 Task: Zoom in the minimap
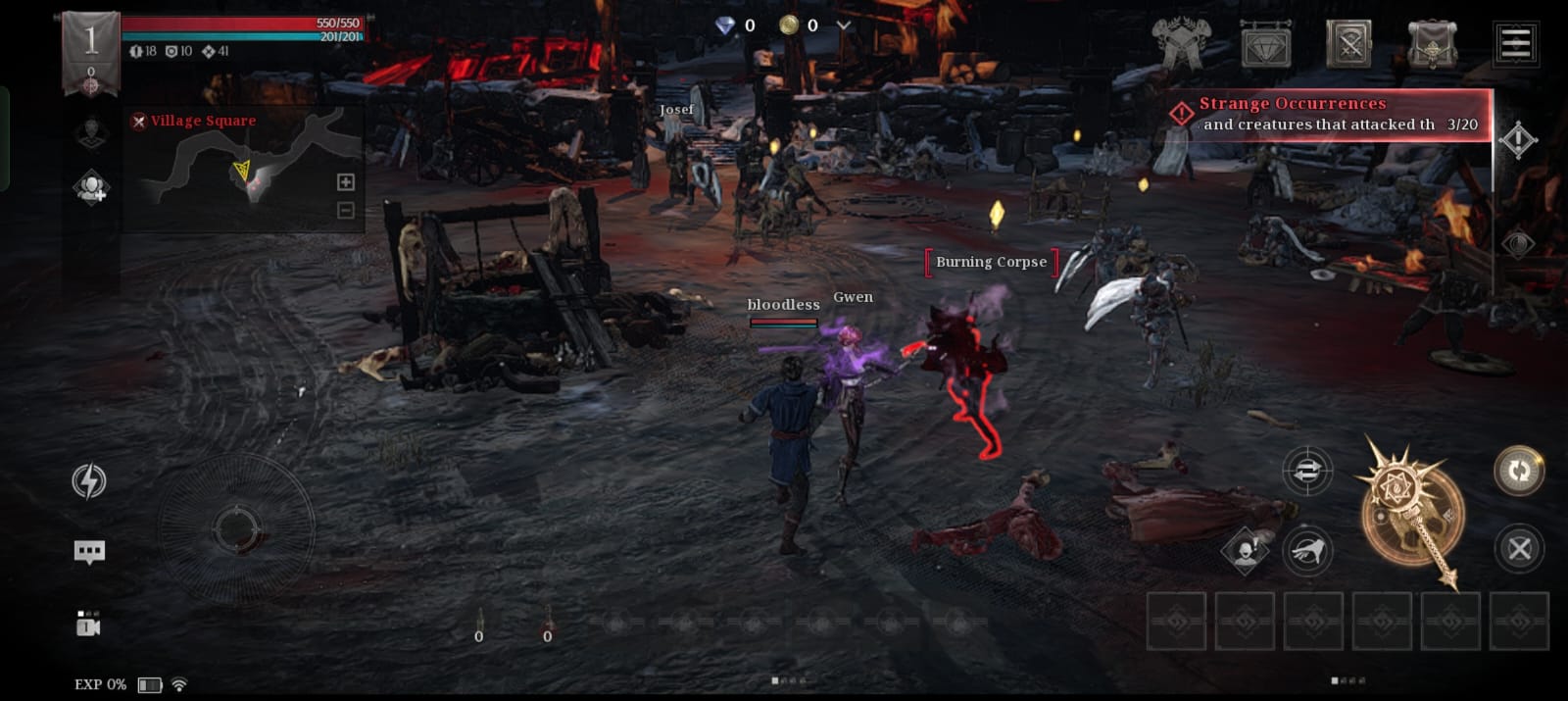pos(346,182)
